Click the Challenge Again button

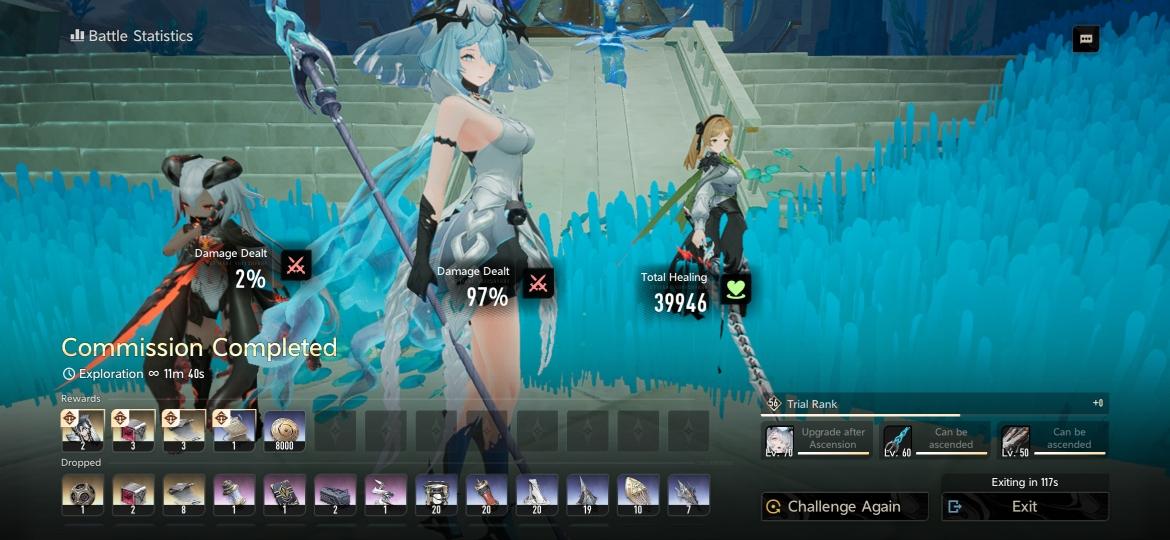(844, 506)
